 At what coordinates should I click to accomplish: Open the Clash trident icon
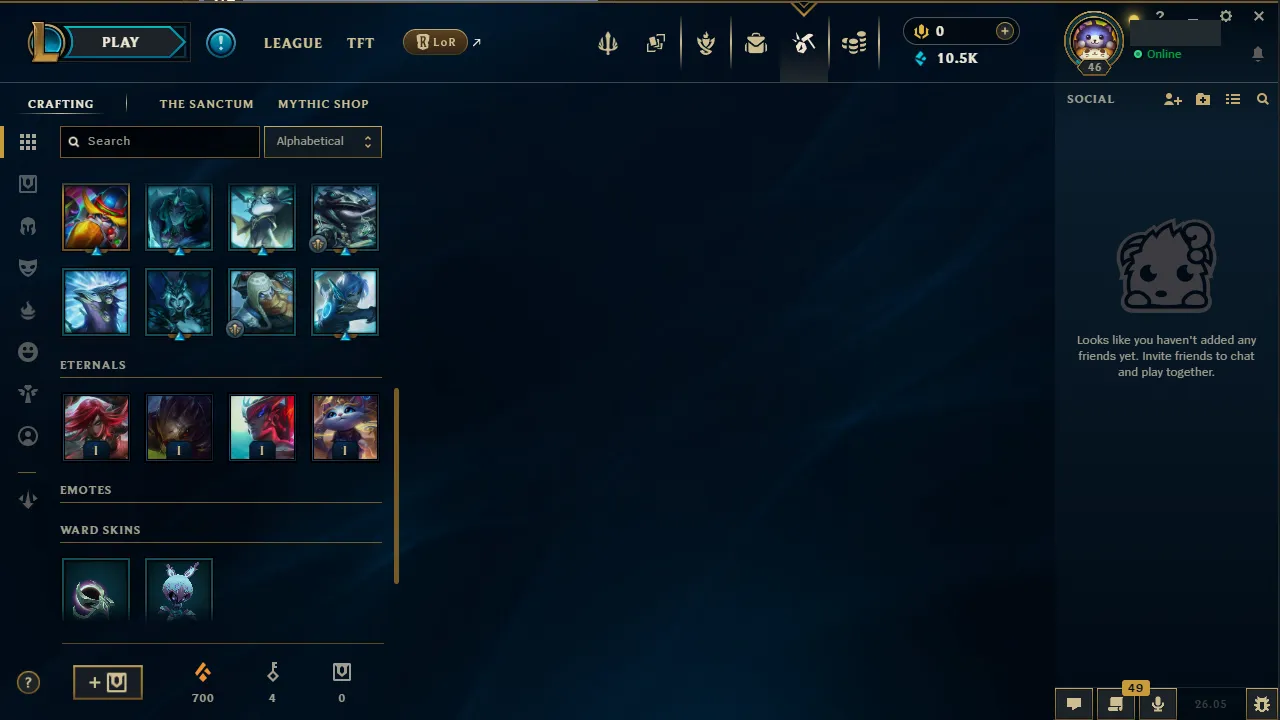point(608,43)
